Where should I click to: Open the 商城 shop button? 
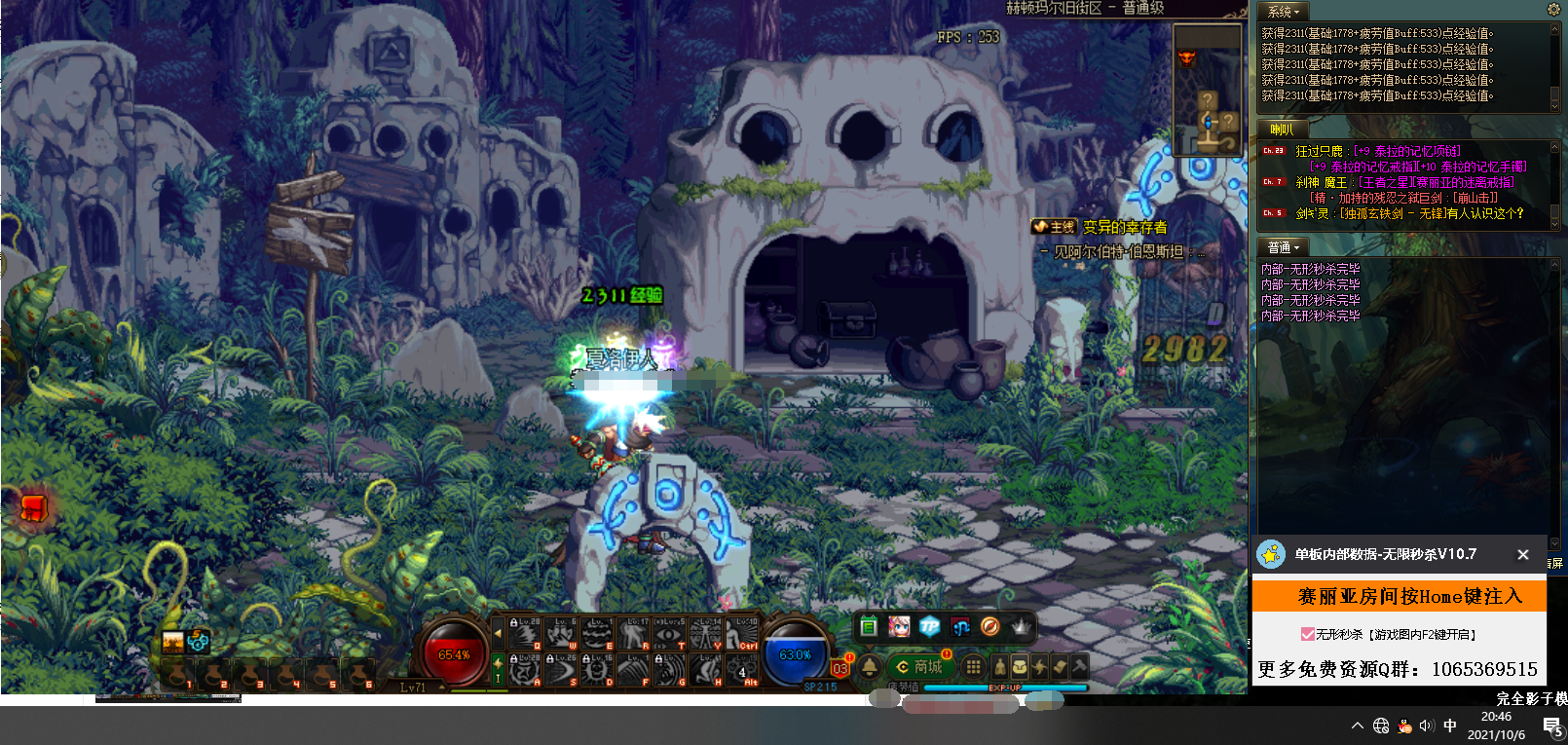(918, 667)
